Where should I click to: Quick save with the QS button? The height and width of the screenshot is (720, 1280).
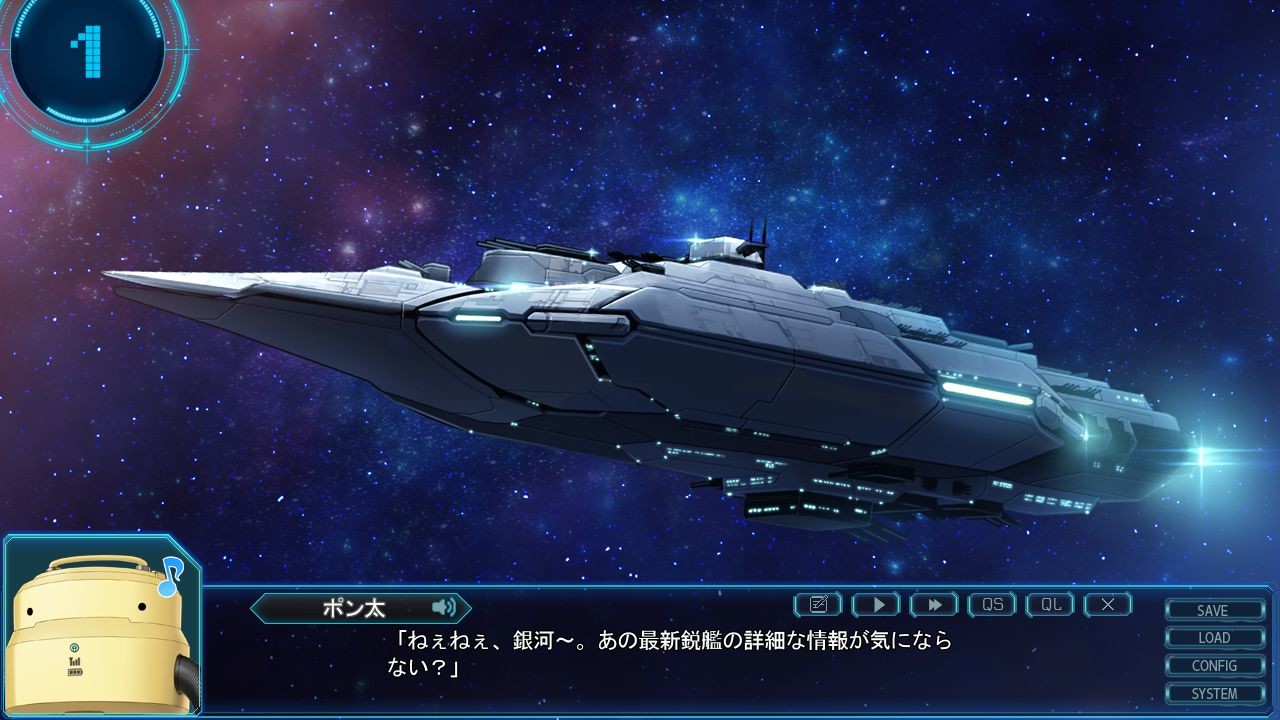pyautogui.click(x=992, y=604)
